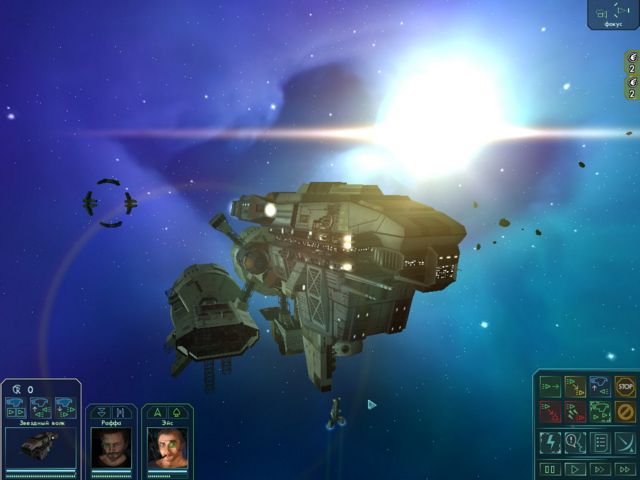Screen dimensions: 640x480
Task: Toggle the фокус camera focus button
Action: coord(613,15)
